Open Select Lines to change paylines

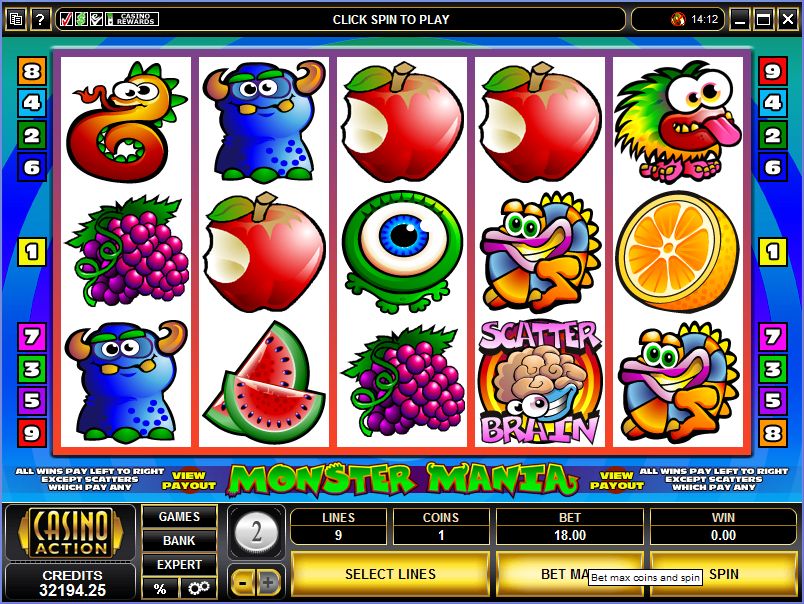pos(390,574)
